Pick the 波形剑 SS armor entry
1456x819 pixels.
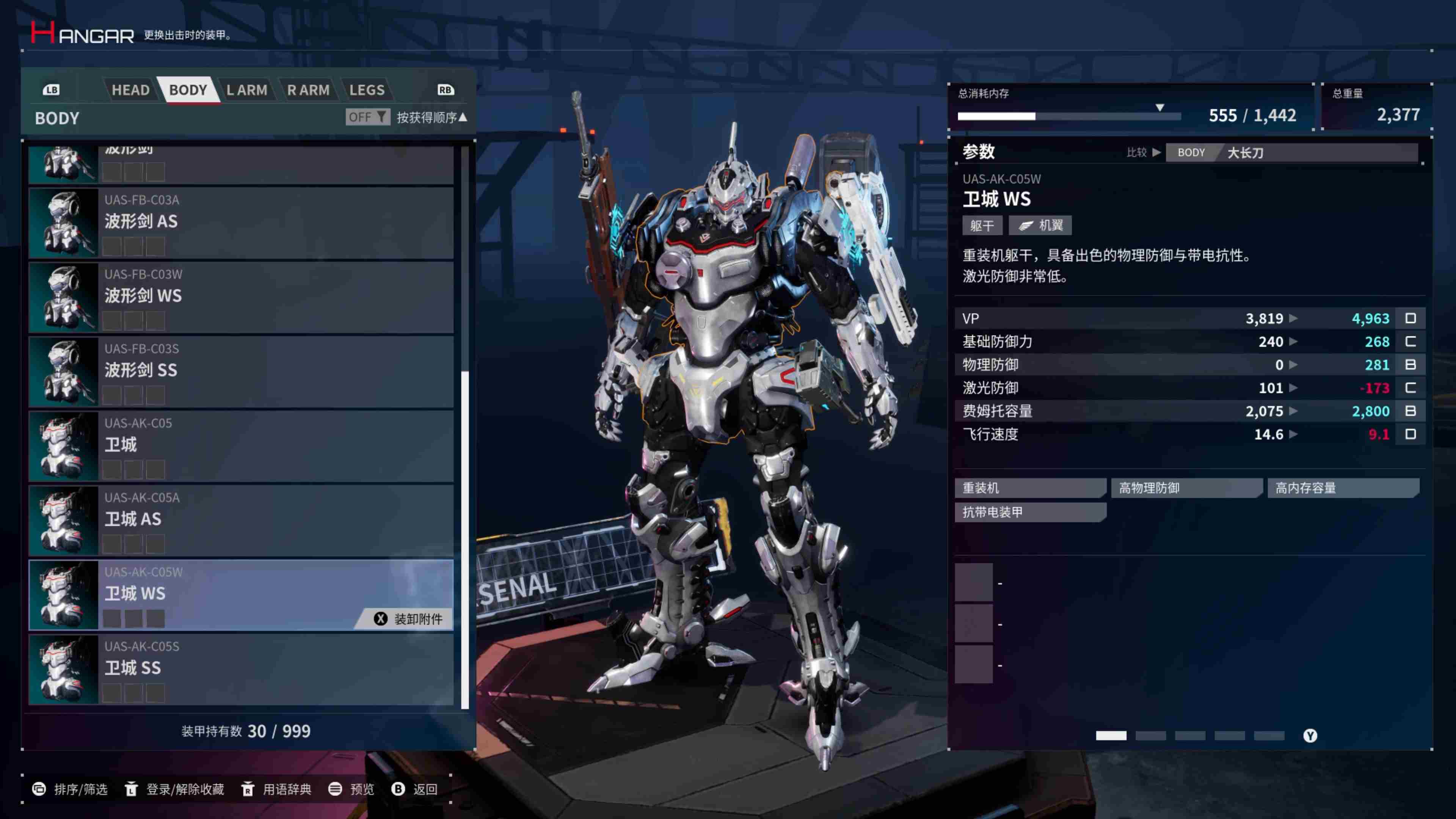point(242,371)
